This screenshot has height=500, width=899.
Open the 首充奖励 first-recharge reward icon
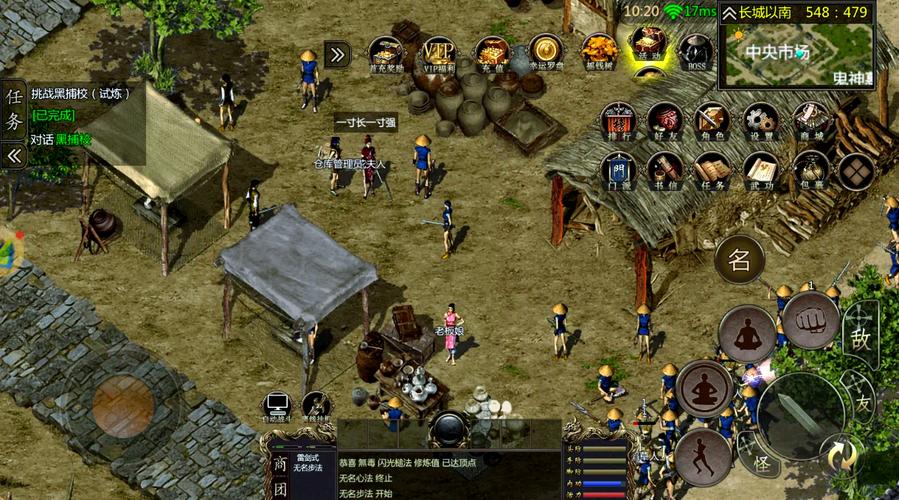[x=386, y=53]
